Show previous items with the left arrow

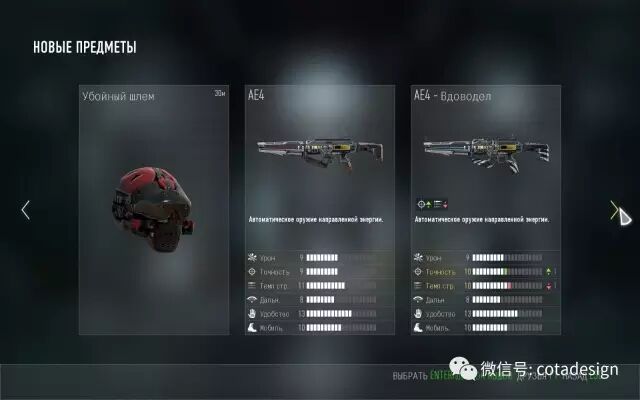pyautogui.click(x=26, y=210)
